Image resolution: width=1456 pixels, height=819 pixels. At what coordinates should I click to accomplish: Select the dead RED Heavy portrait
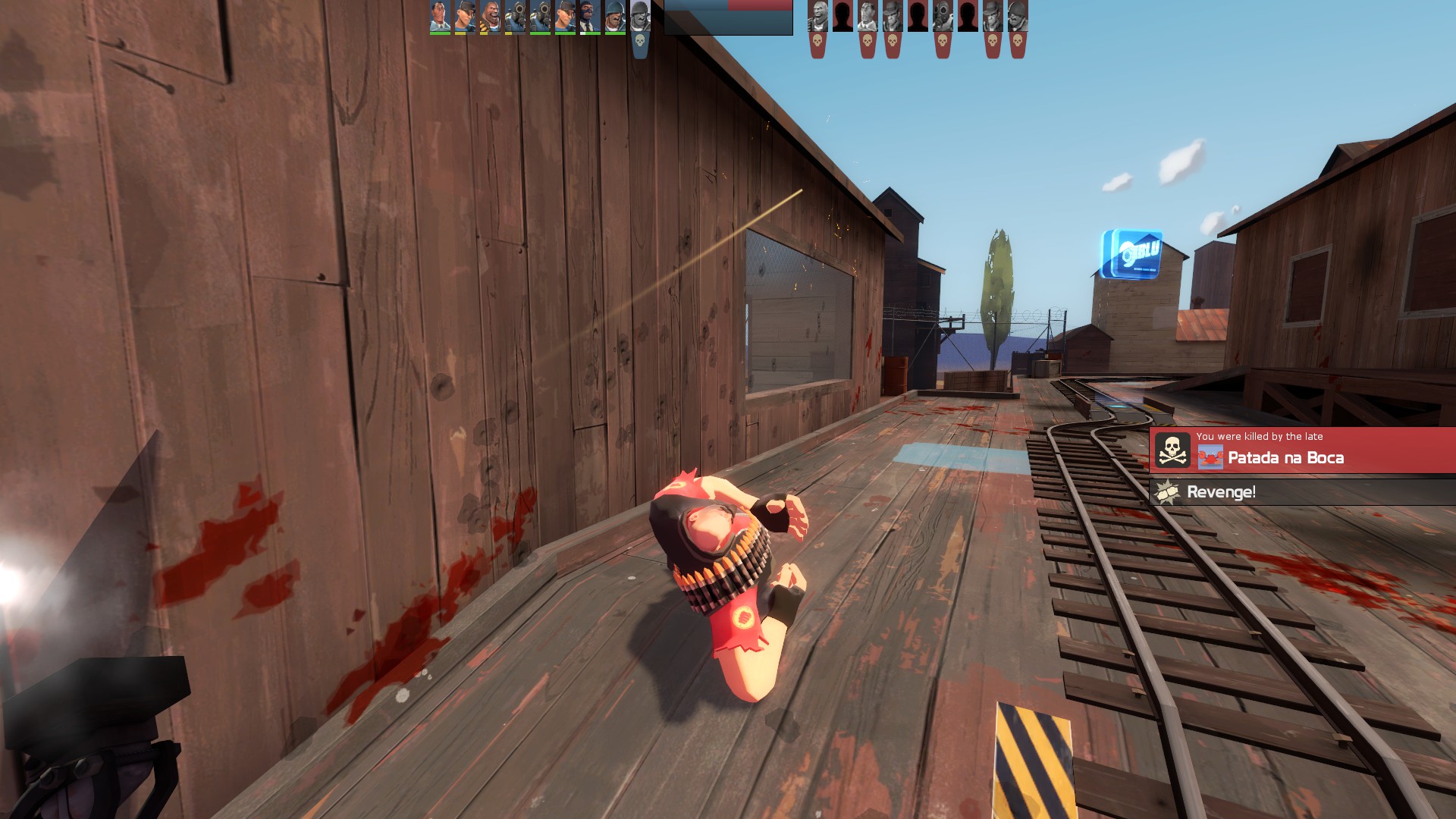tap(817, 15)
